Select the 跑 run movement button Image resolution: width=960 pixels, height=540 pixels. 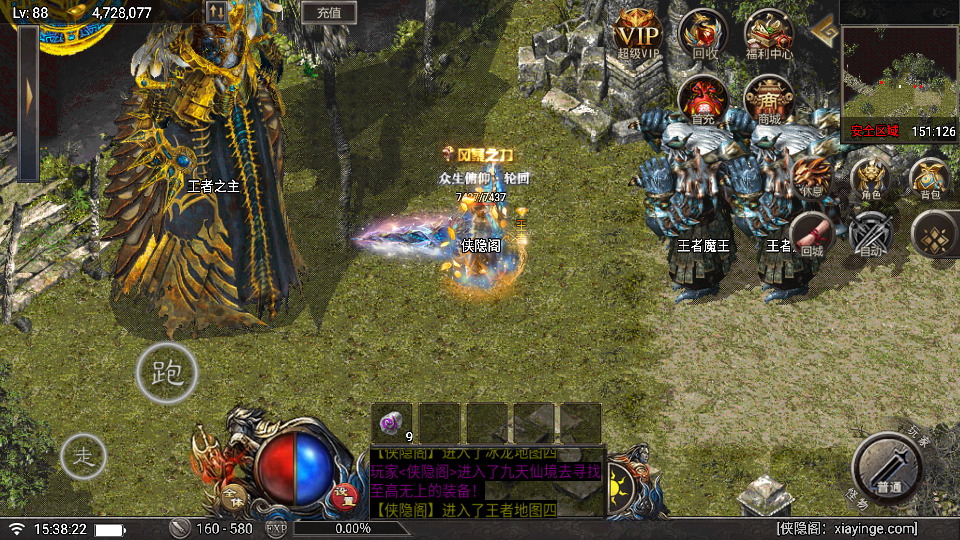tap(167, 373)
